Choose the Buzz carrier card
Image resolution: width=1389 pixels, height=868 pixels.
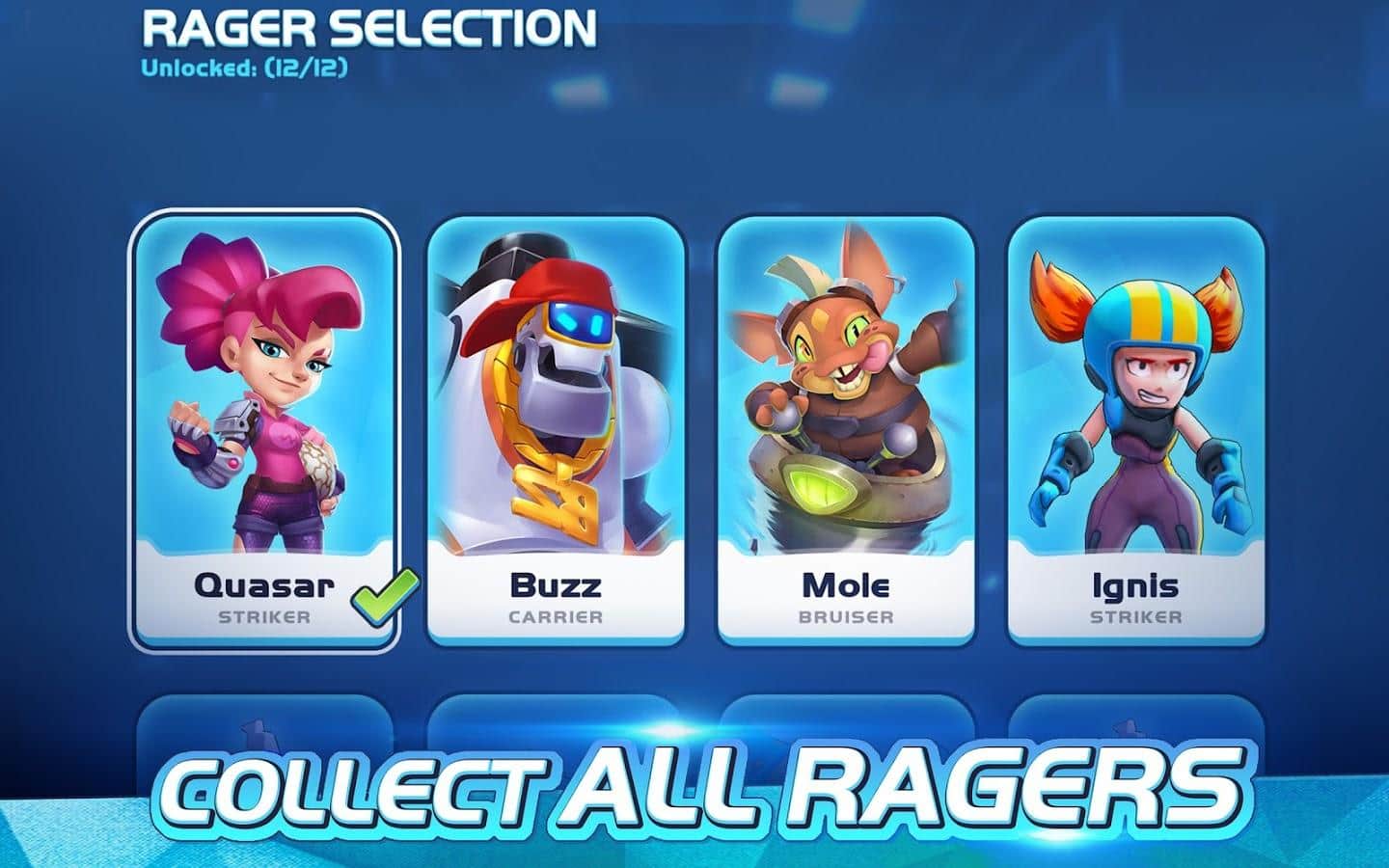pyautogui.click(x=556, y=430)
